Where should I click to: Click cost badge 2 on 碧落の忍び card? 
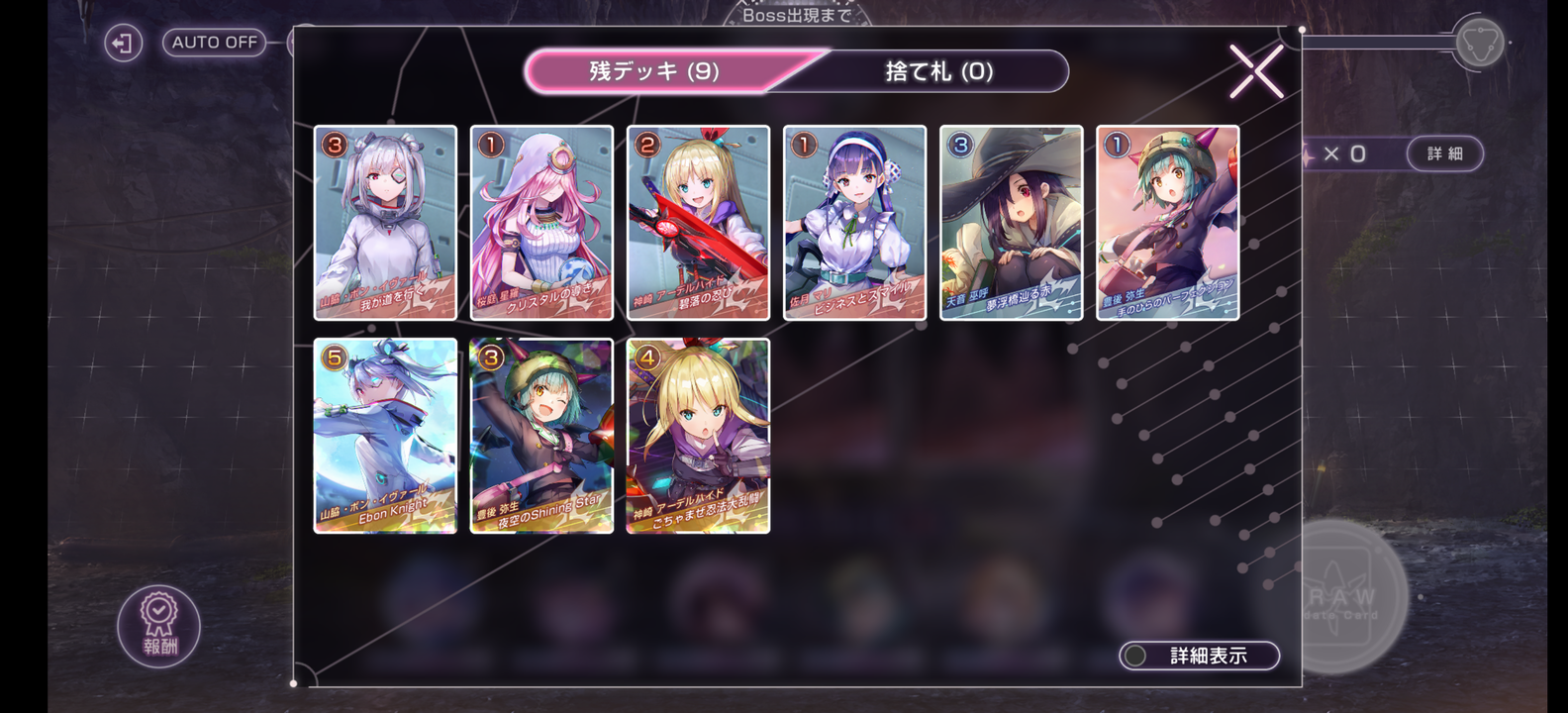(644, 145)
